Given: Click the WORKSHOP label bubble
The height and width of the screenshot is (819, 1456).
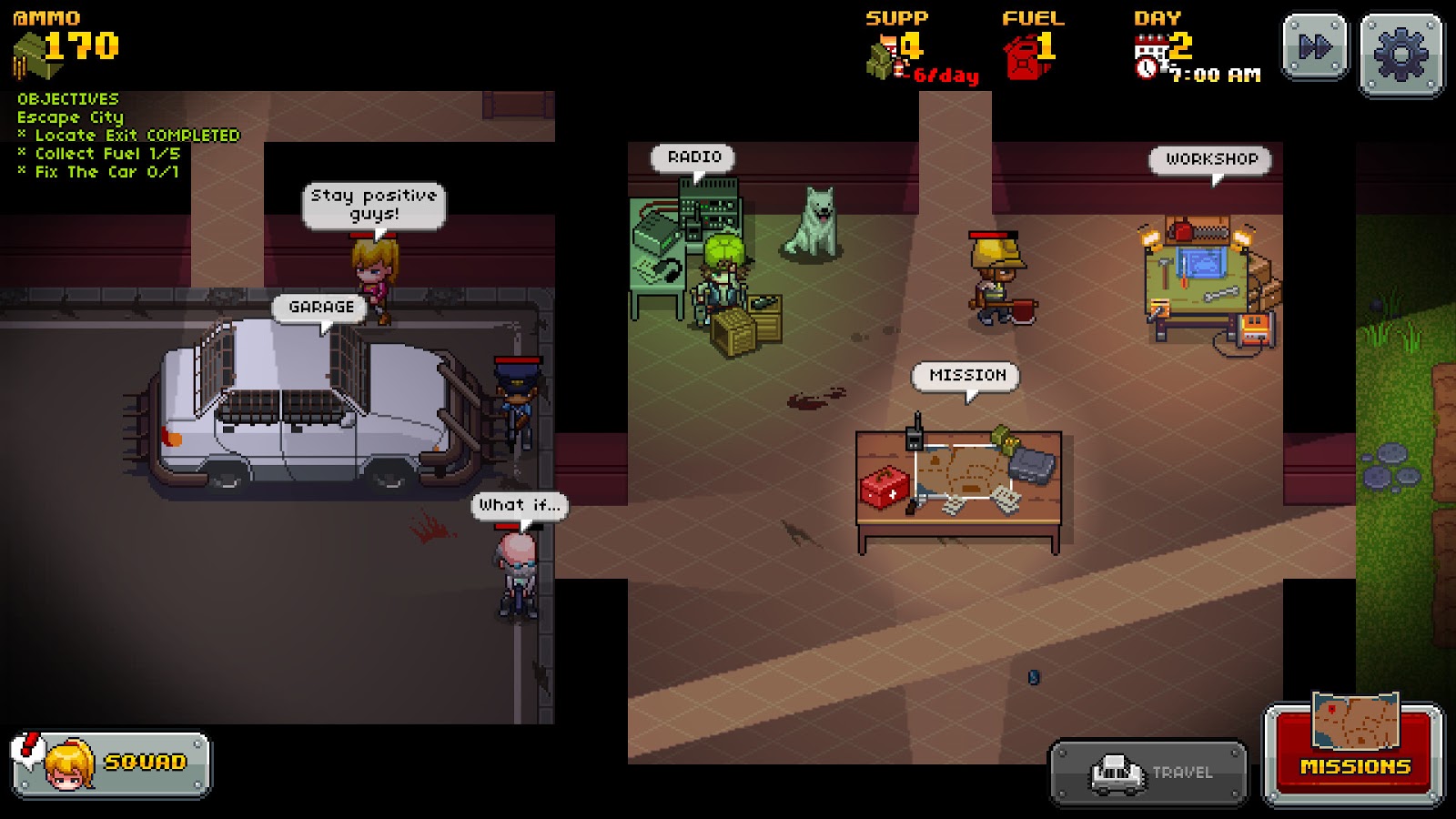Looking at the screenshot, I should [1210, 160].
